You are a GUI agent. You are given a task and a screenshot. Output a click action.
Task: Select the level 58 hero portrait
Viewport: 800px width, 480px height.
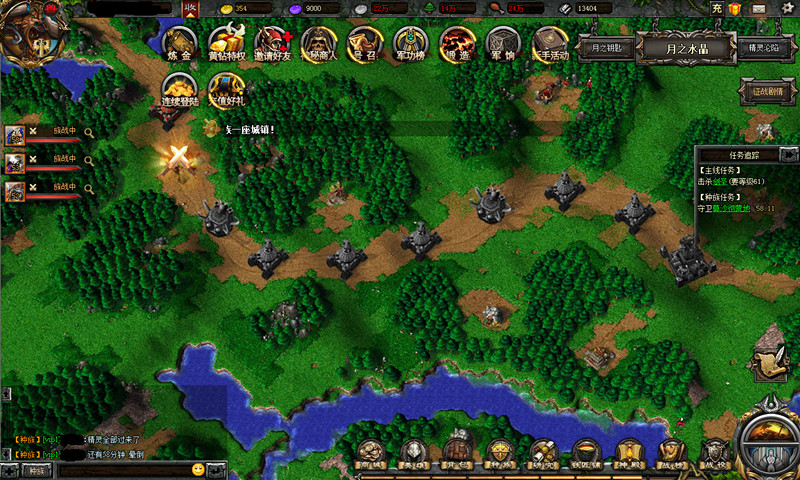coord(15,135)
